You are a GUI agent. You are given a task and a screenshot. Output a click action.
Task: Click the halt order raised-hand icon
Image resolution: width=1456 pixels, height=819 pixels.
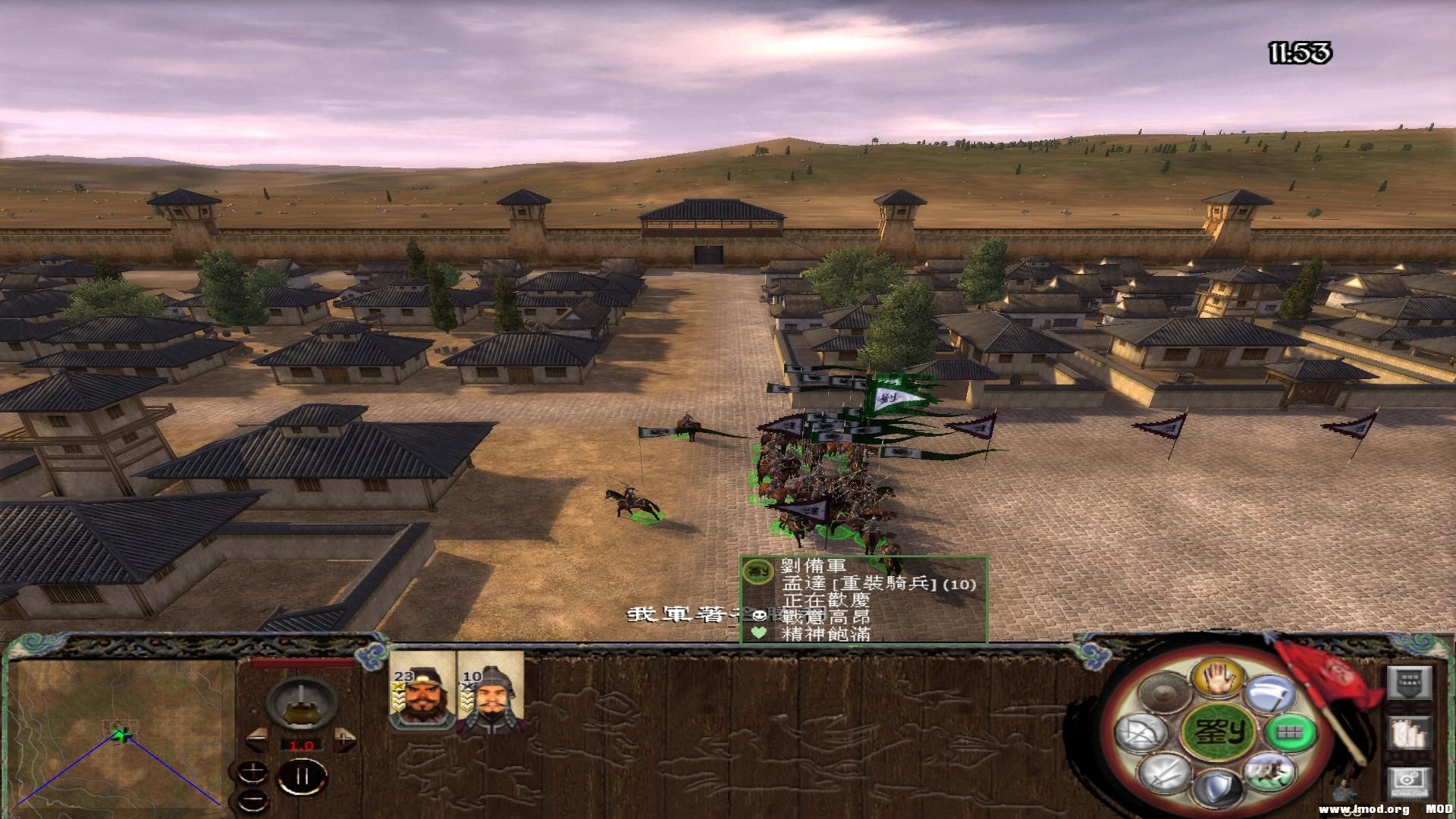pos(1216,676)
